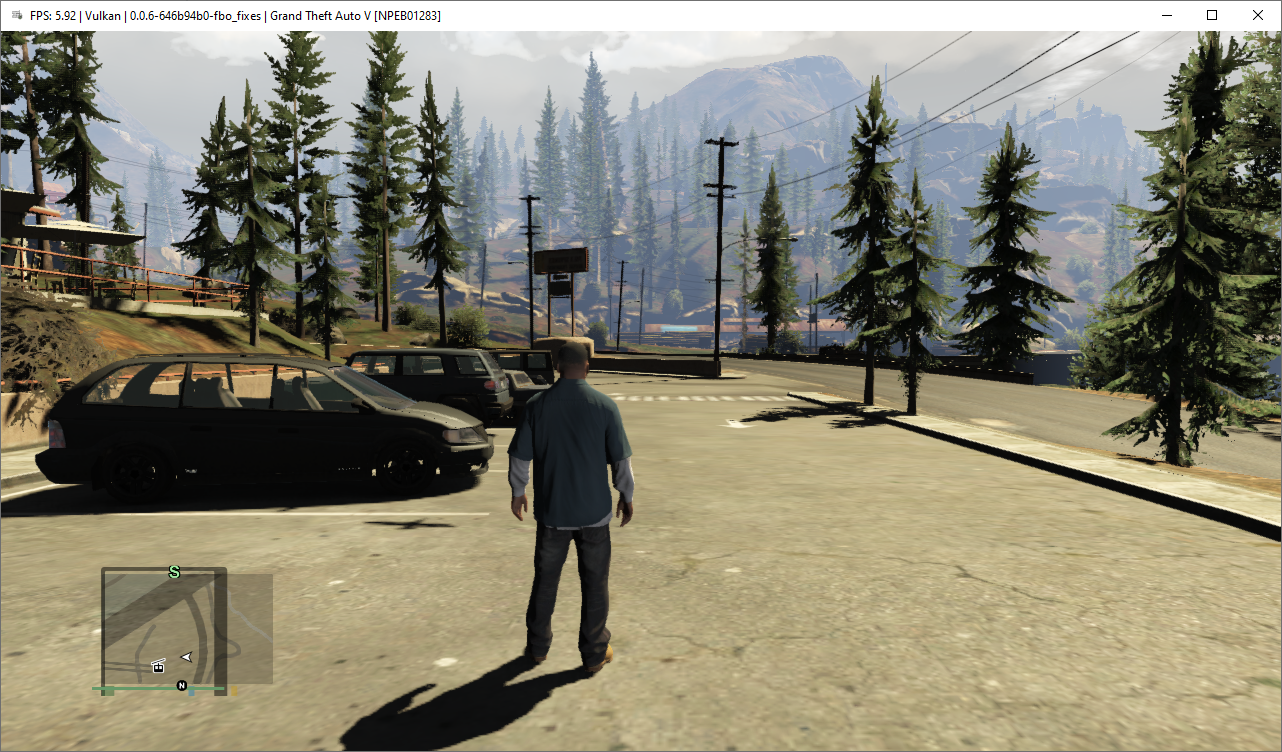The height and width of the screenshot is (752, 1282).
Task: Maximize the game window
Action: click(1212, 15)
